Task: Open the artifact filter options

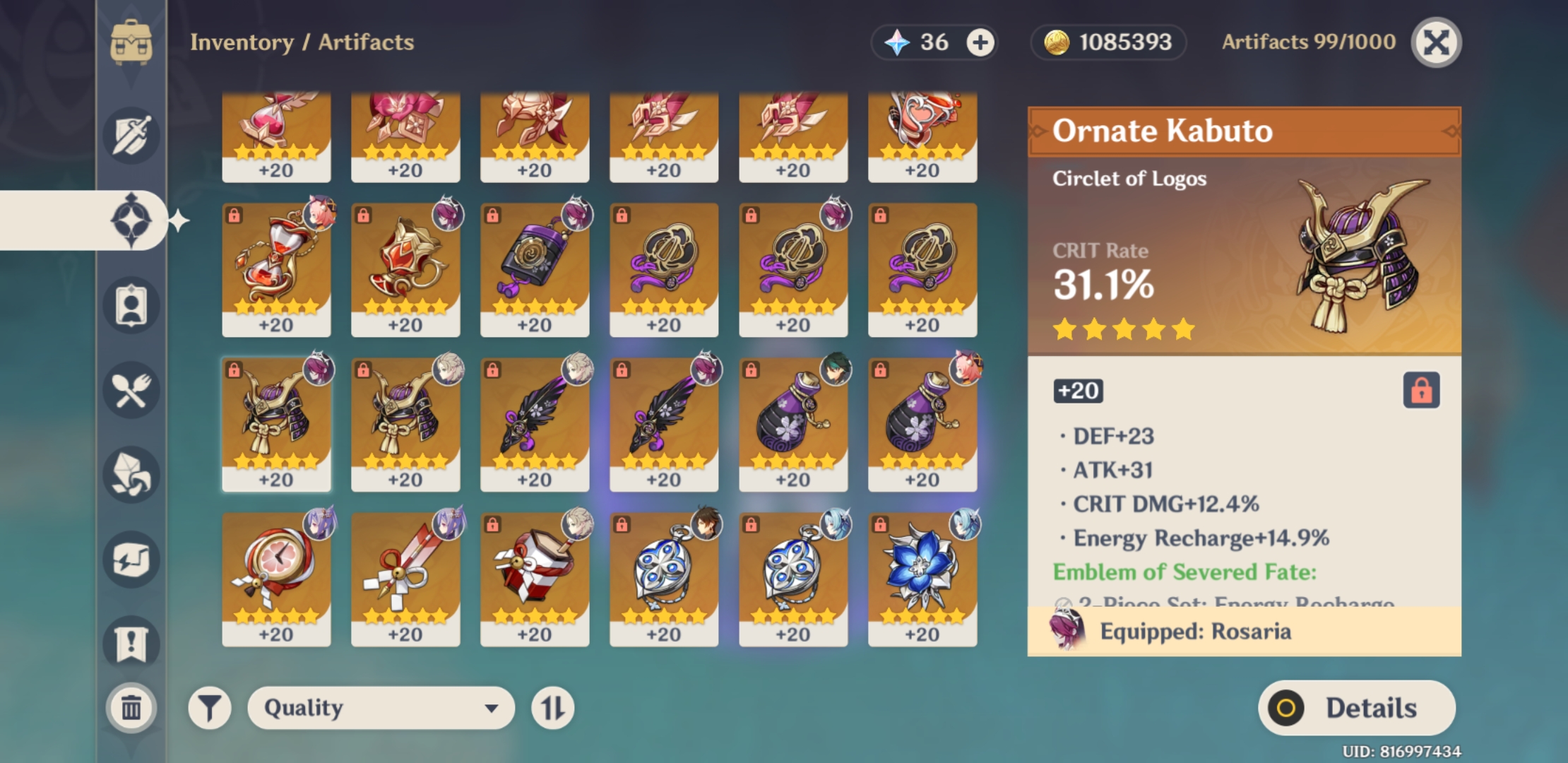Action: 210,707
